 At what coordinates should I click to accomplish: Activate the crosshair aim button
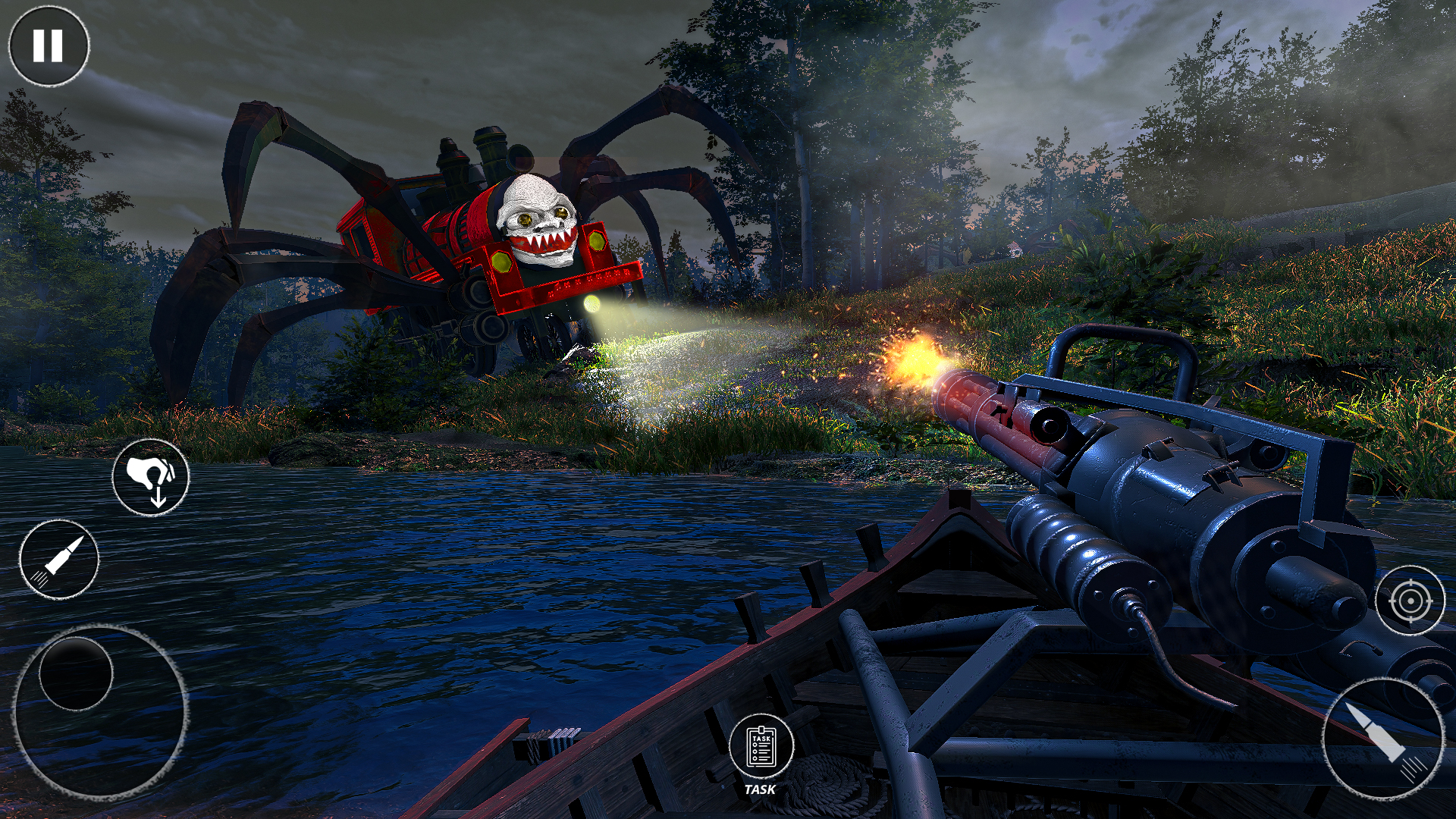click(x=1410, y=601)
